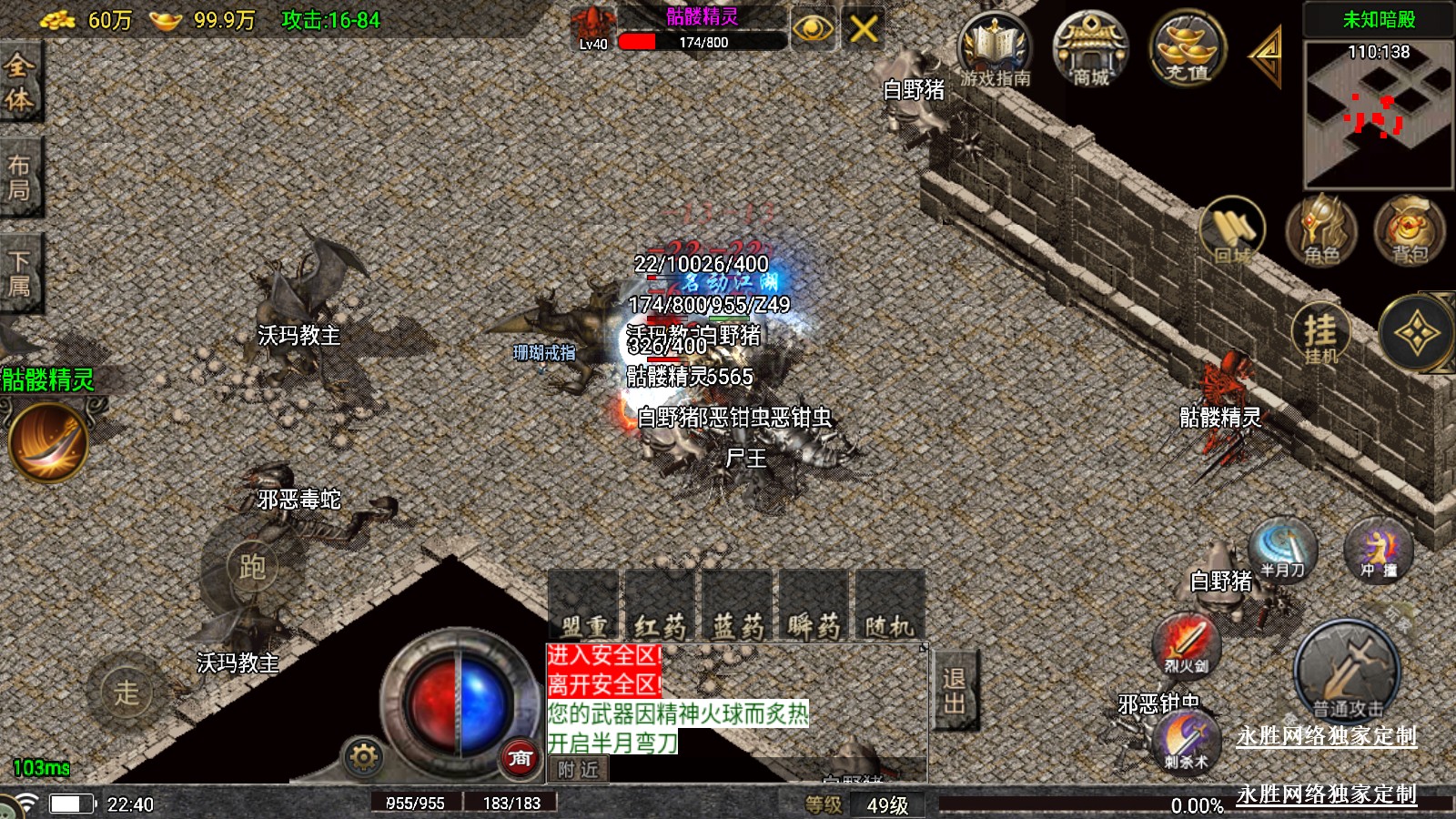The height and width of the screenshot is (819, 1456).
Task: Activate the 刺杀术 assassination skill
Action: pos(1186,741)
